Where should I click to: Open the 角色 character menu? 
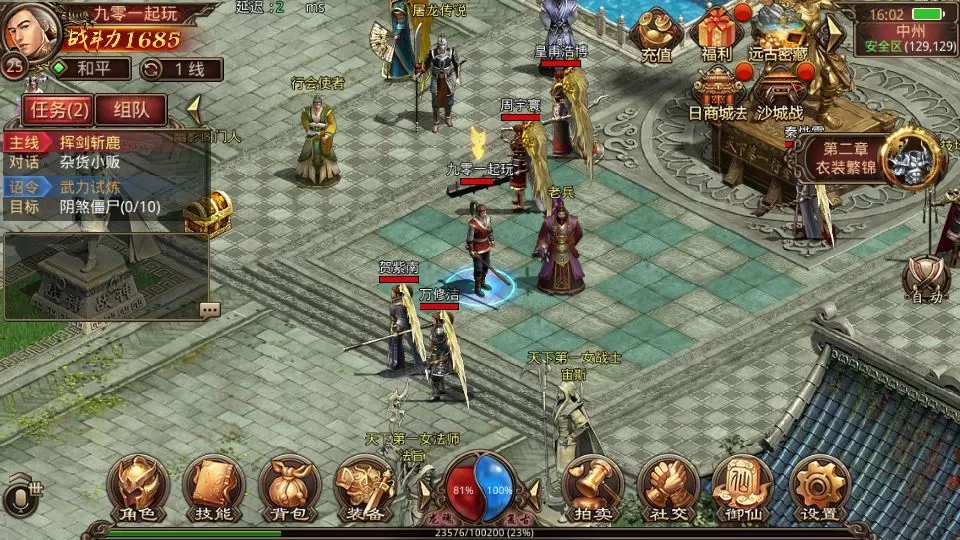[x=138, y=489]
